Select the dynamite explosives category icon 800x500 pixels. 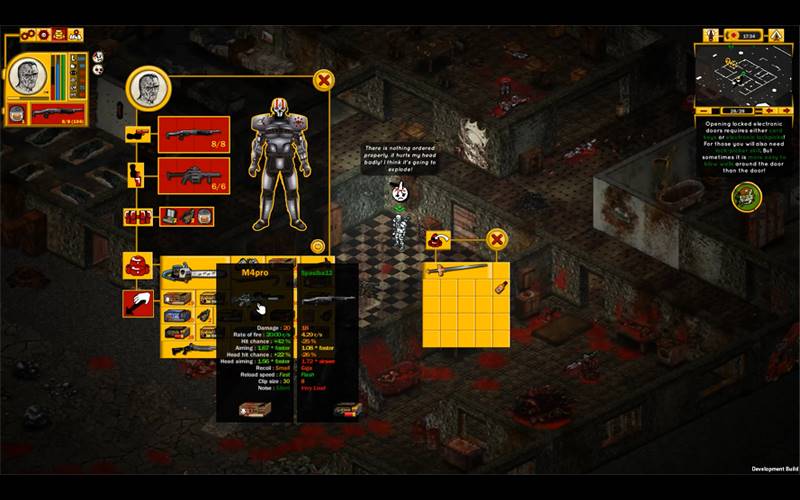(137, 216)
